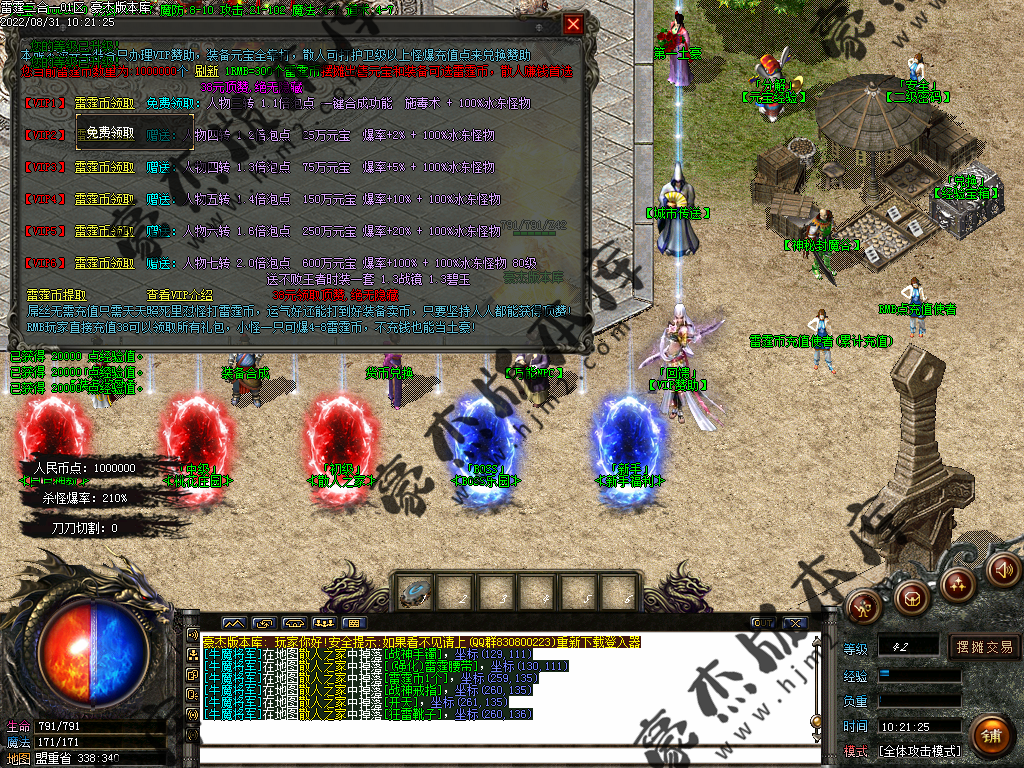Open the bag round button
Screen dimensions: 1024x768
click(910, 598)
